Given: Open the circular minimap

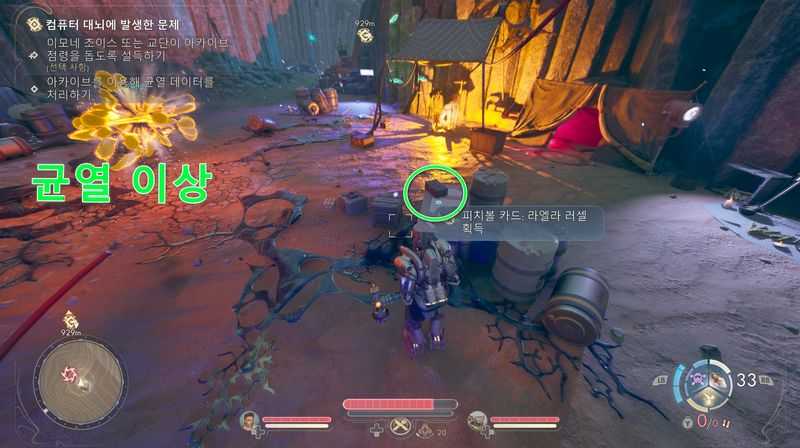Looking at the screenshot, I should tap(79, 380).
